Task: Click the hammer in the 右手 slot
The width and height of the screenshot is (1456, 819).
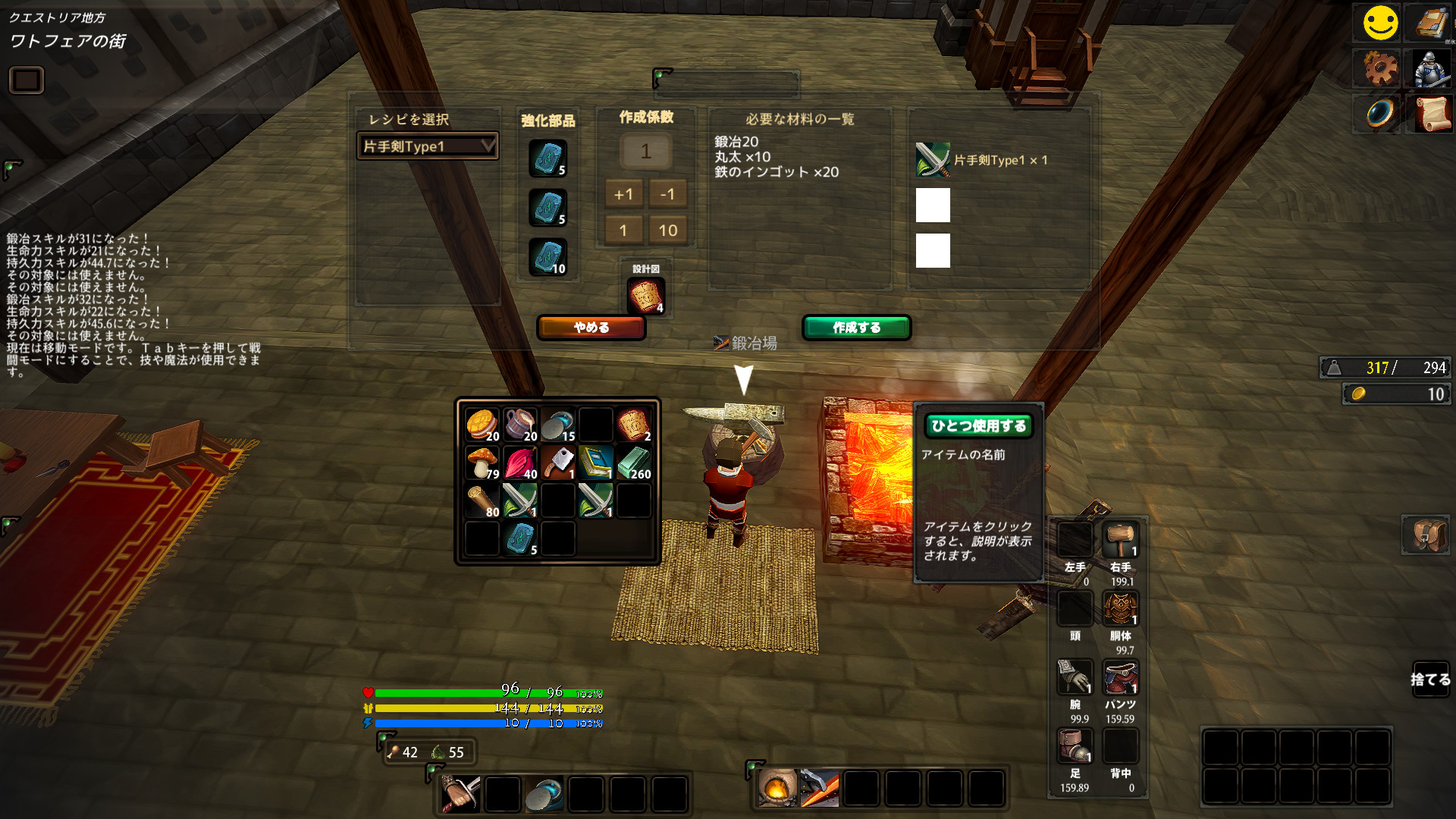Action: click(1120, 538)
